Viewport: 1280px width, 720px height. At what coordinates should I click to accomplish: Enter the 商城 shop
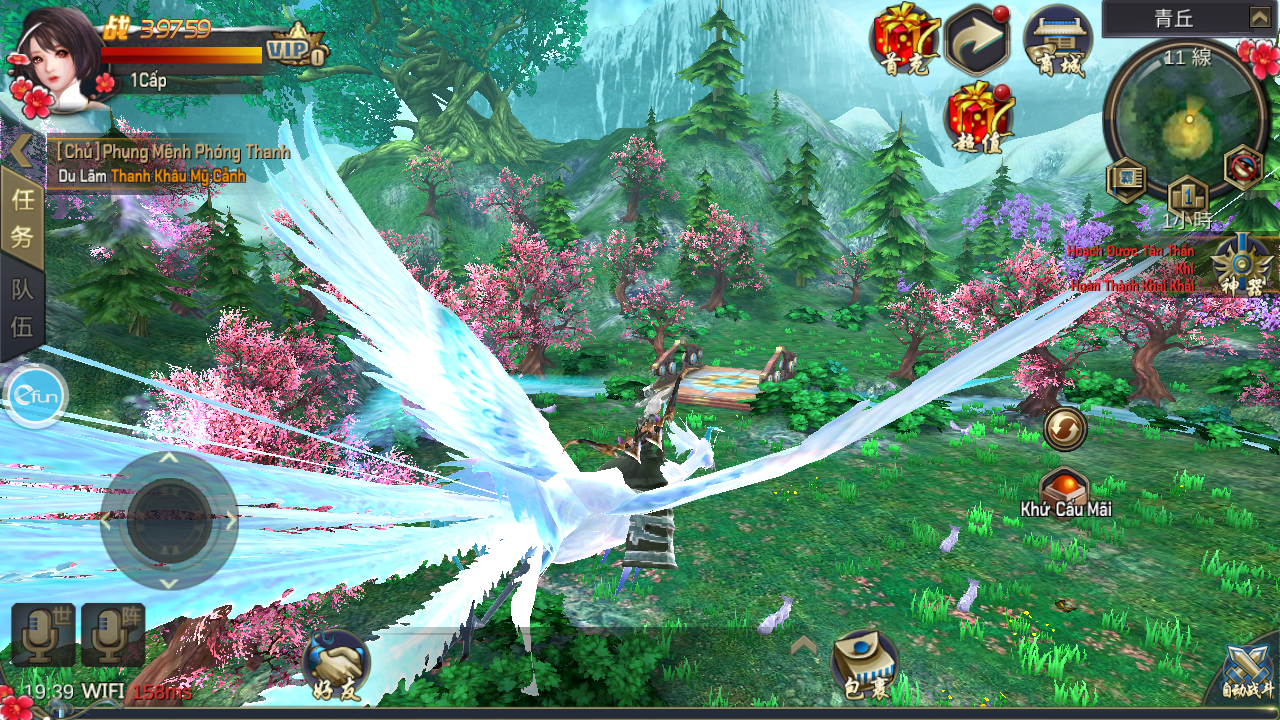(x=1057, y=42)
